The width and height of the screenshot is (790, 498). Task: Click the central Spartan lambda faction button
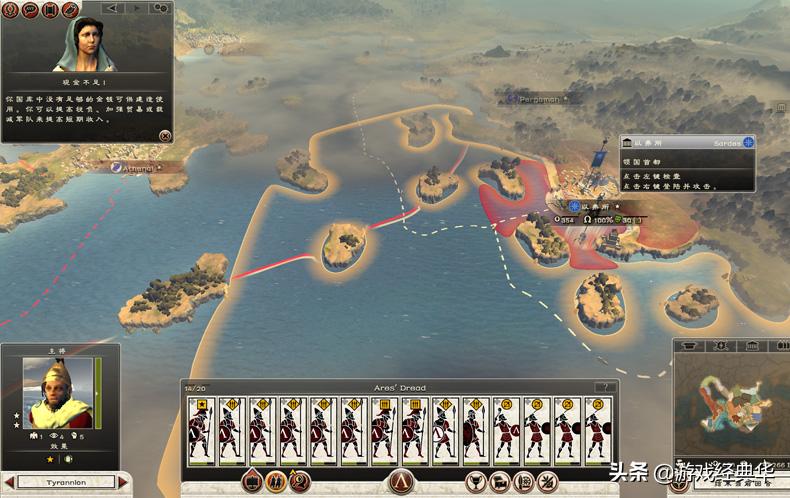click(402, 481)
